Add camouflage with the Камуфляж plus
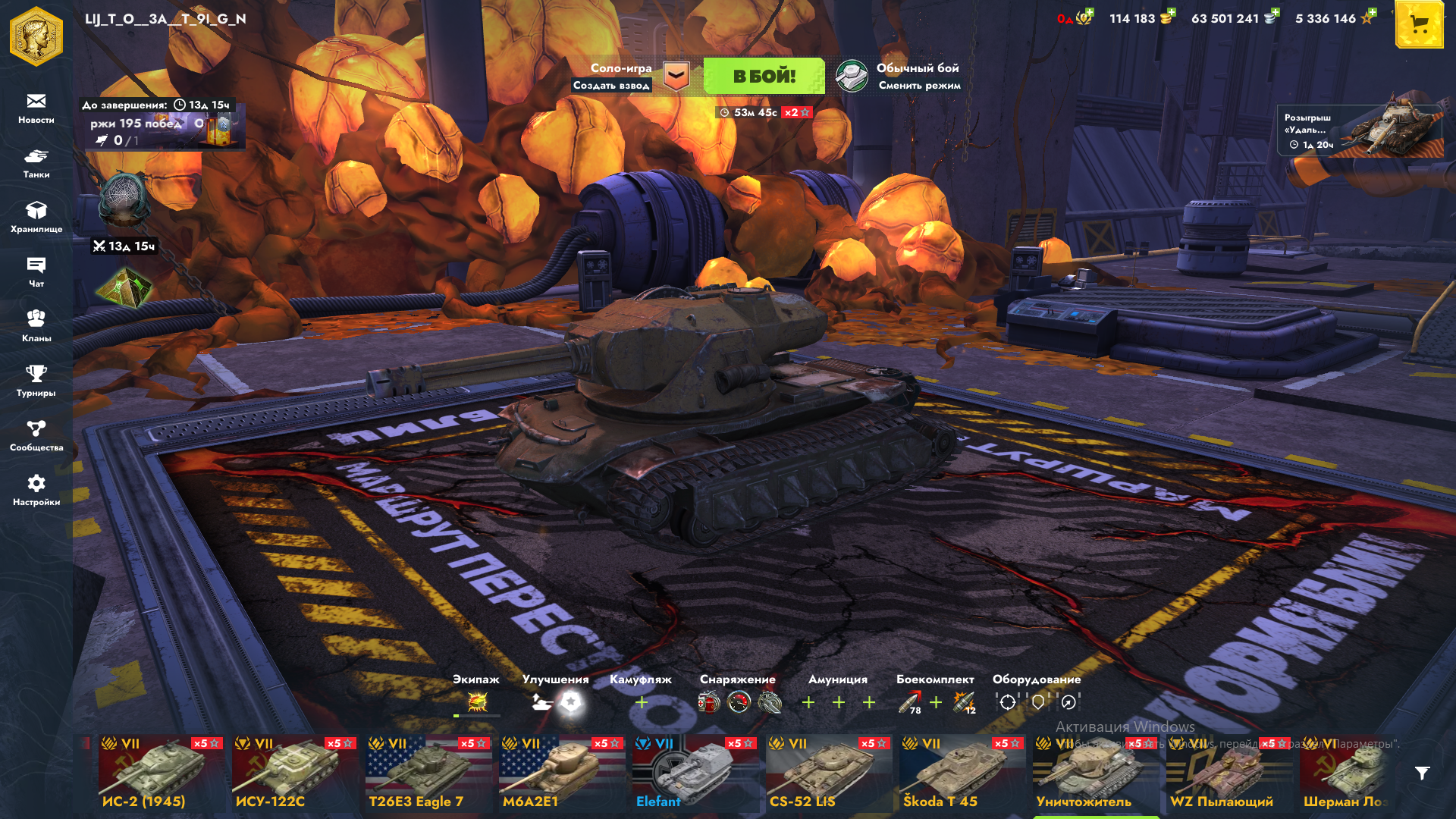The width and height of the screenshot is (1456, 819). 641,702
